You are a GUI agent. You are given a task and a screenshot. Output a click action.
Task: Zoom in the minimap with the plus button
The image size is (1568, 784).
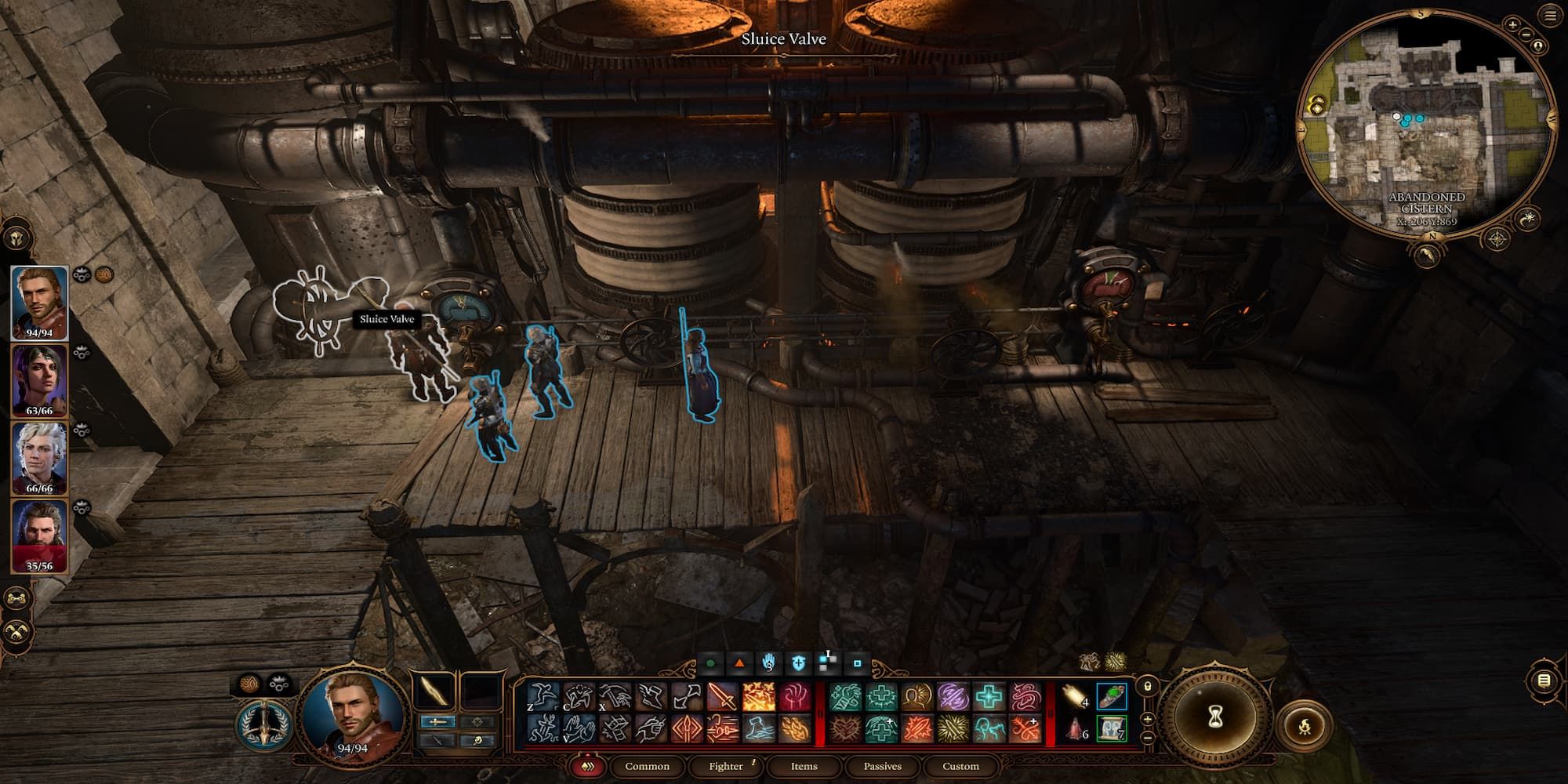click(x=1512, y=25)
